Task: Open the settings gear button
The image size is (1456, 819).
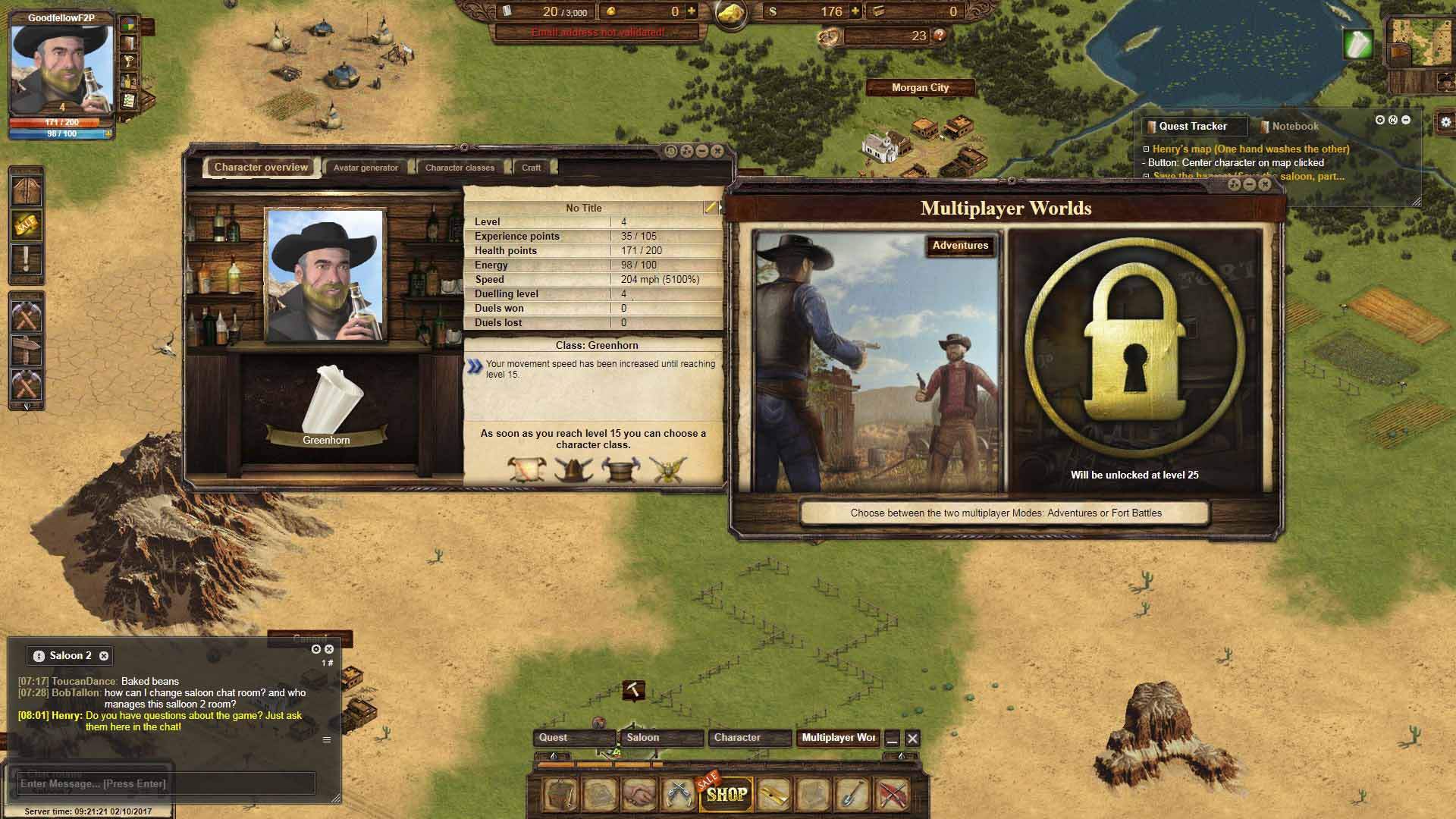Action: [x=1445, y=121]
